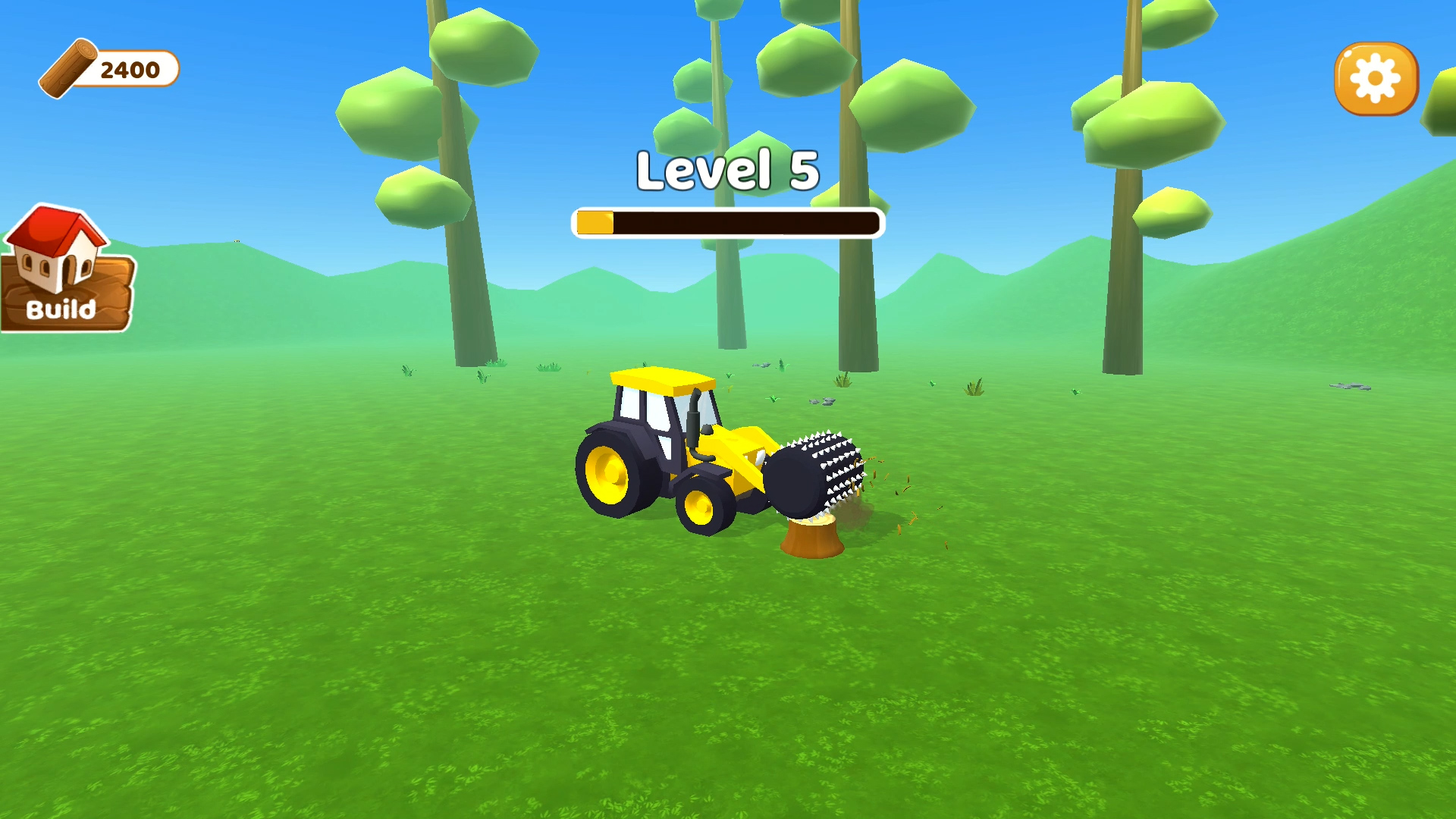Click the Level 5 progress bar
1456x819 pixels.
[x=728, y=220]
